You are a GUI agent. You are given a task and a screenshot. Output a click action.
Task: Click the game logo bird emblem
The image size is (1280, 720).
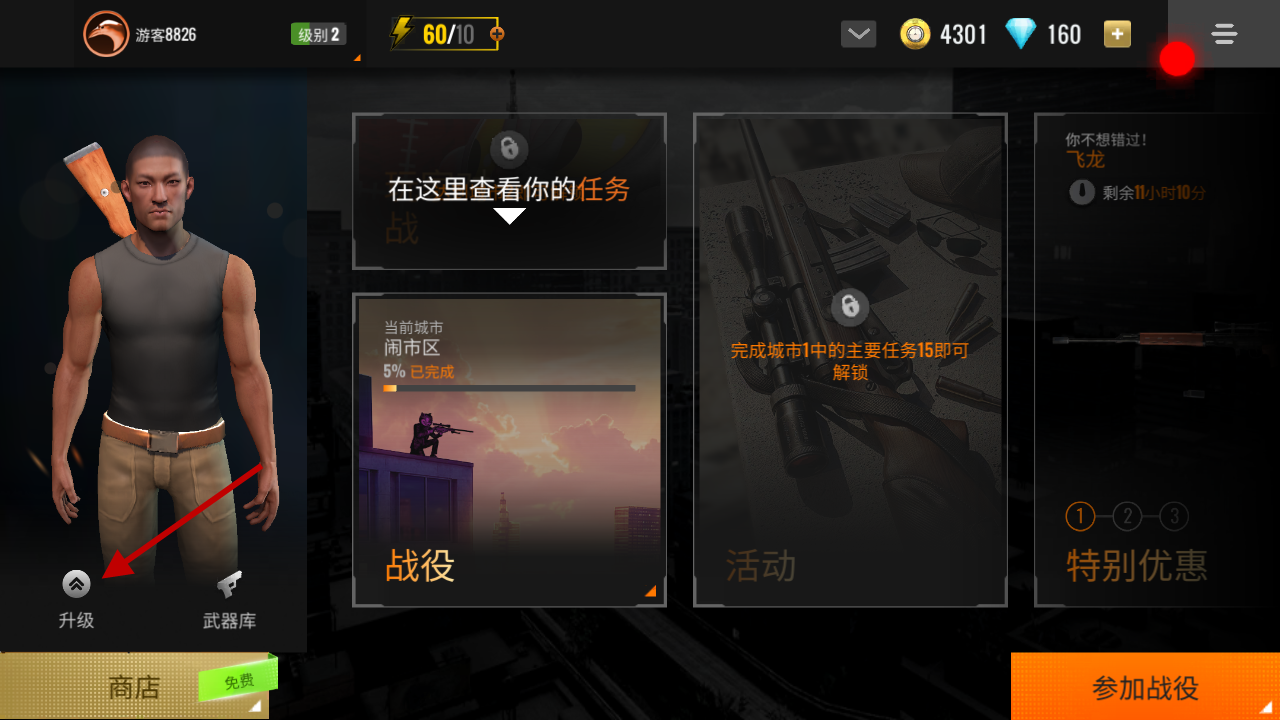click(x=106, y=31)
